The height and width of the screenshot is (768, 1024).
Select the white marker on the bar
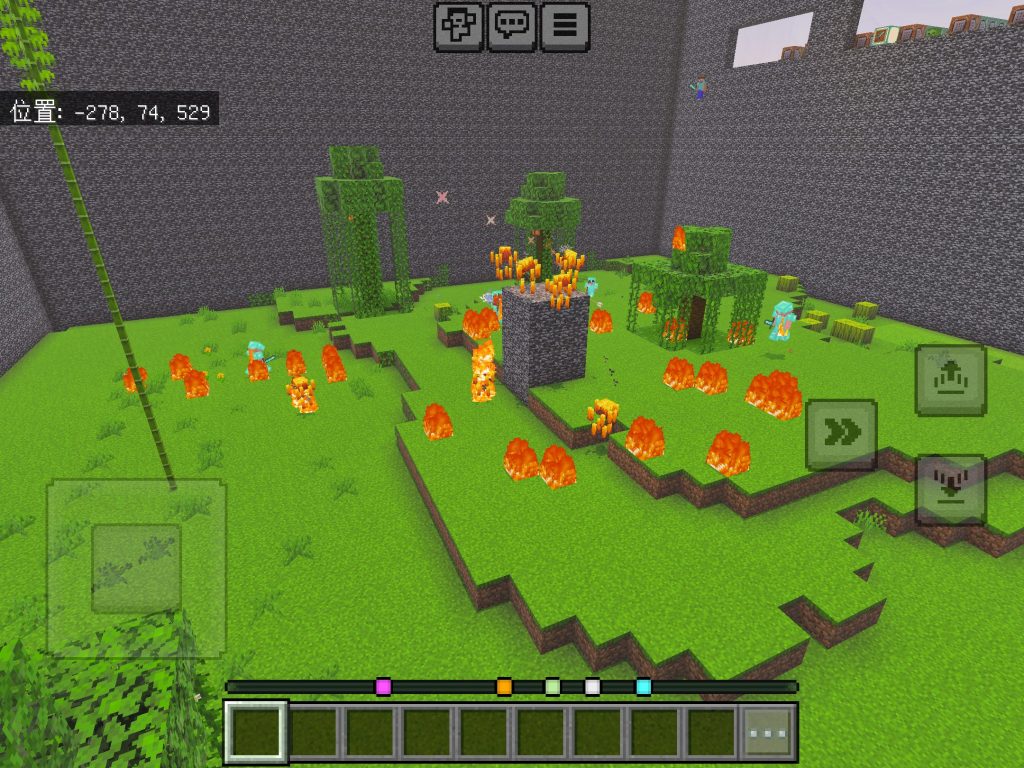tap(592, 687)
